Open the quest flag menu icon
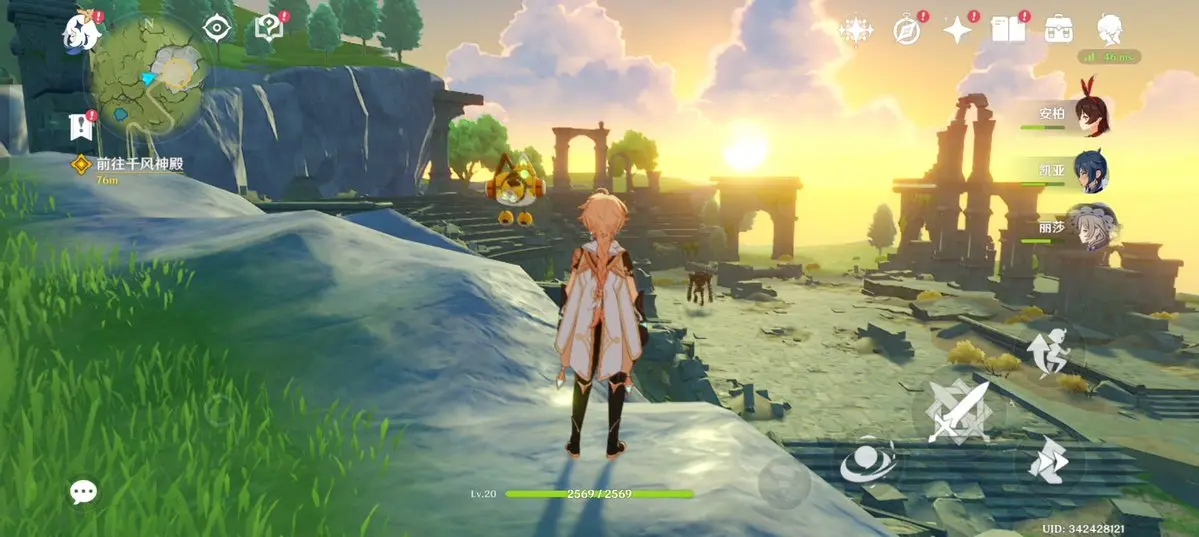The width and height of the screenshot is (1199, 537). pyautogui.click(x=81, y=126)
